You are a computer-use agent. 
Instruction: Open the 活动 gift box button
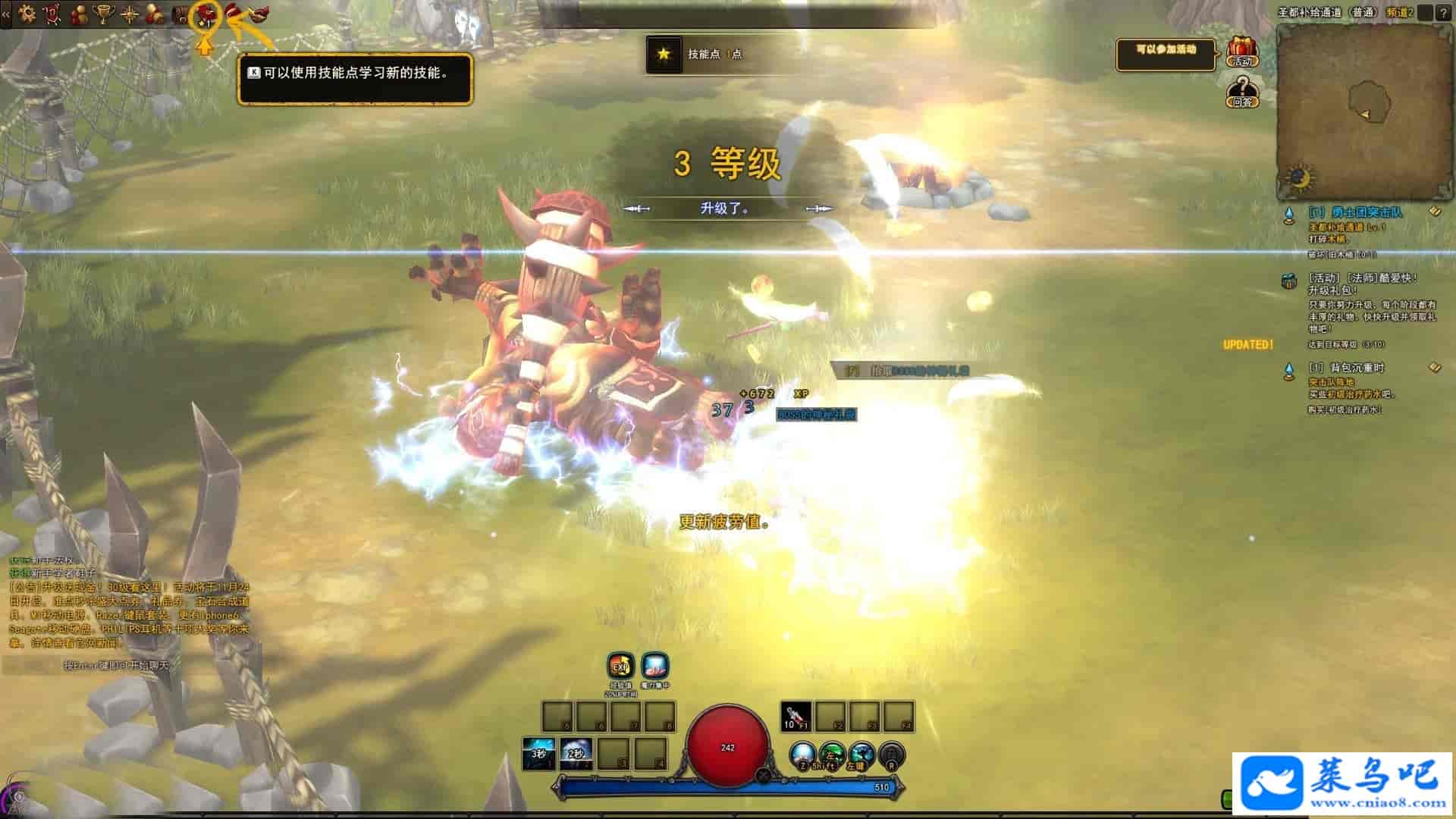[1242, 52]
